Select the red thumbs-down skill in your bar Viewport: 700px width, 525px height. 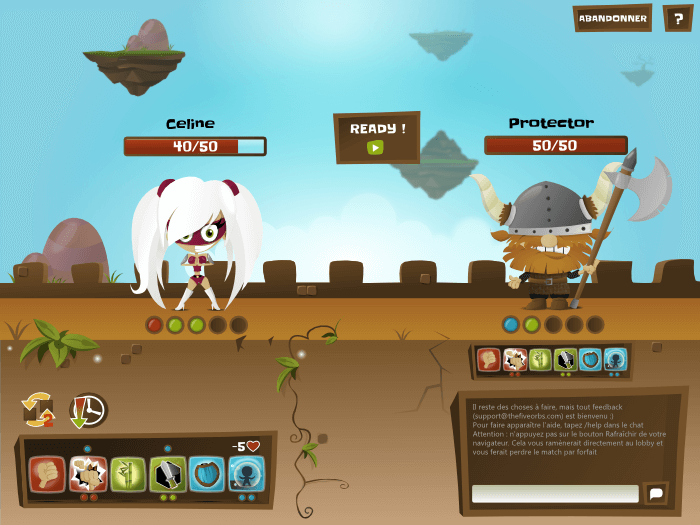(x=47, y=472)
